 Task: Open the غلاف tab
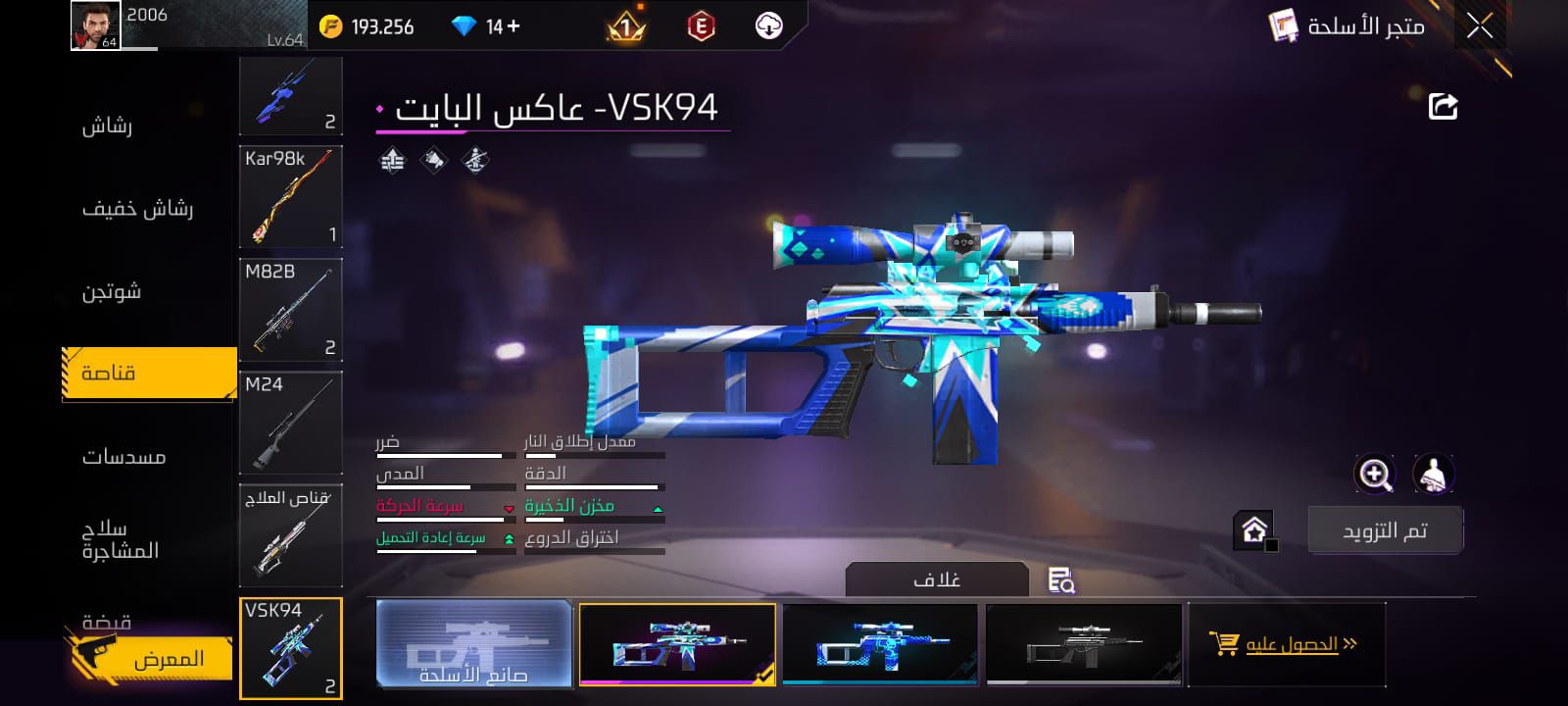938,579
